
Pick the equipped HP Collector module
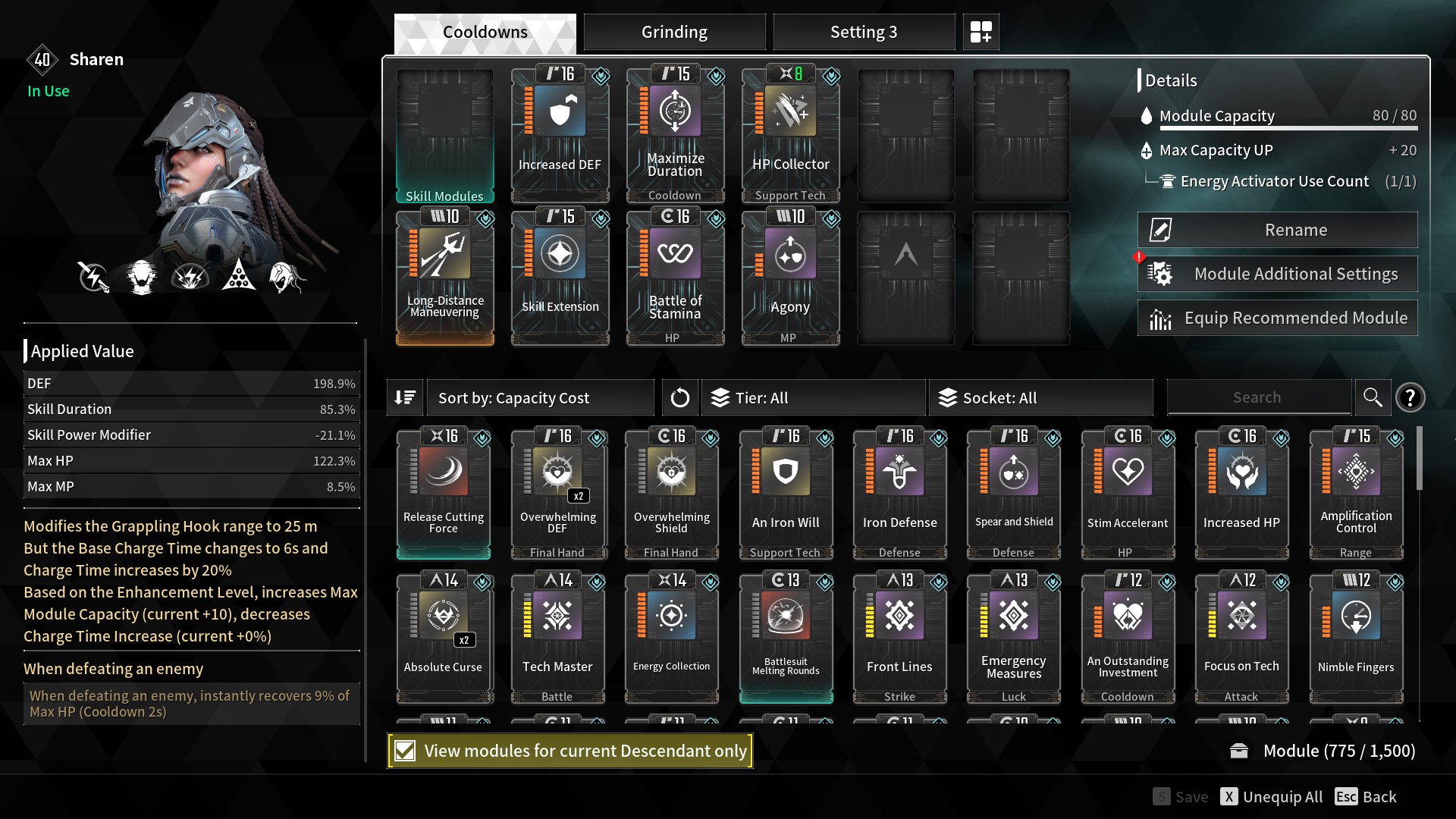(x=790, y=135)
